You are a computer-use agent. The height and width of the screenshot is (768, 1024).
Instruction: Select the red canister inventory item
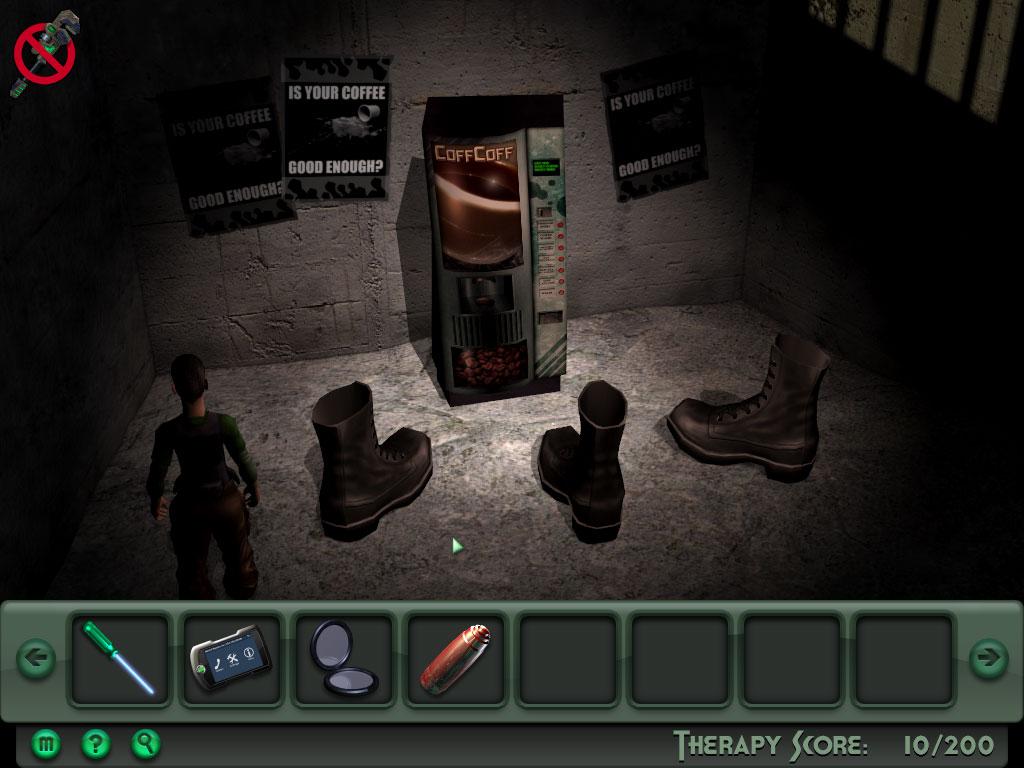[x=455, y=658]
